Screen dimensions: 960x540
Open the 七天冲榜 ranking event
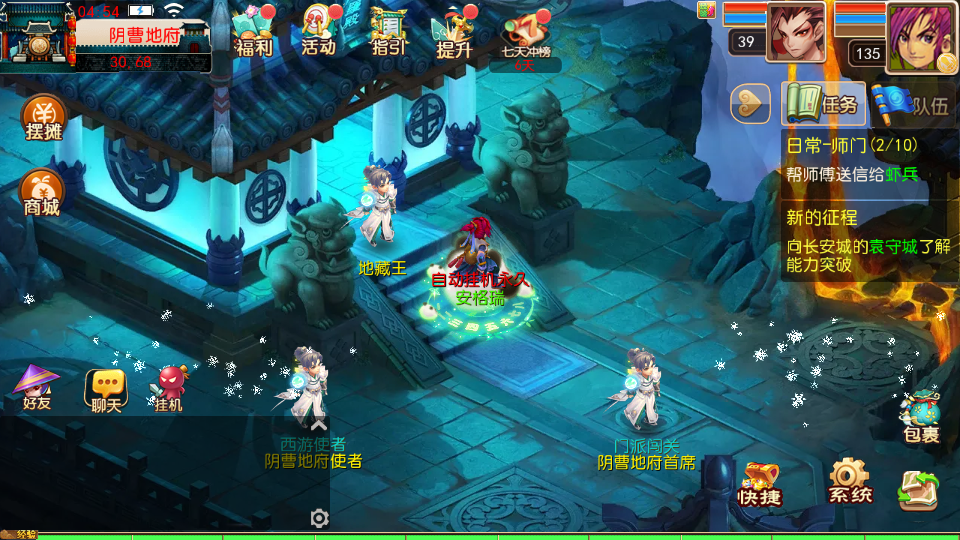(525, 38)
